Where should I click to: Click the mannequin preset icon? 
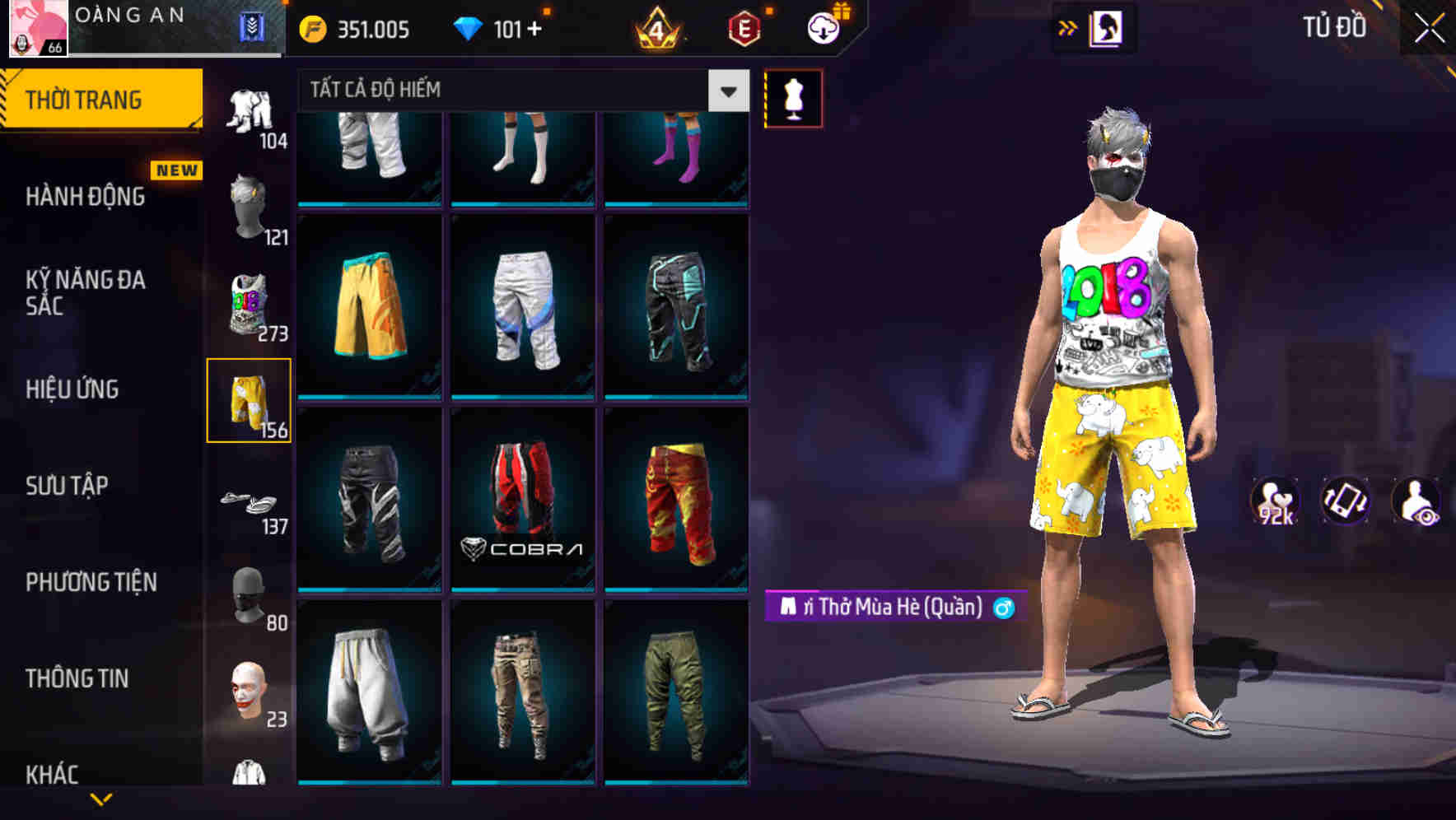coord(793,97)
